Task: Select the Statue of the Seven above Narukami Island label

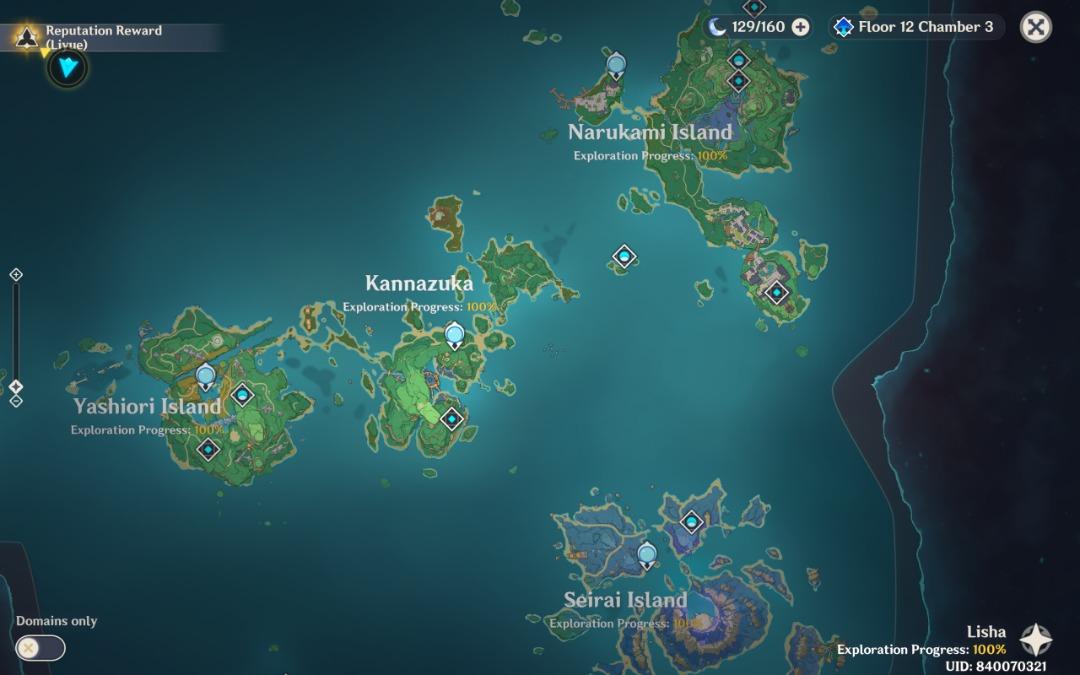Action: click(617, 67)
